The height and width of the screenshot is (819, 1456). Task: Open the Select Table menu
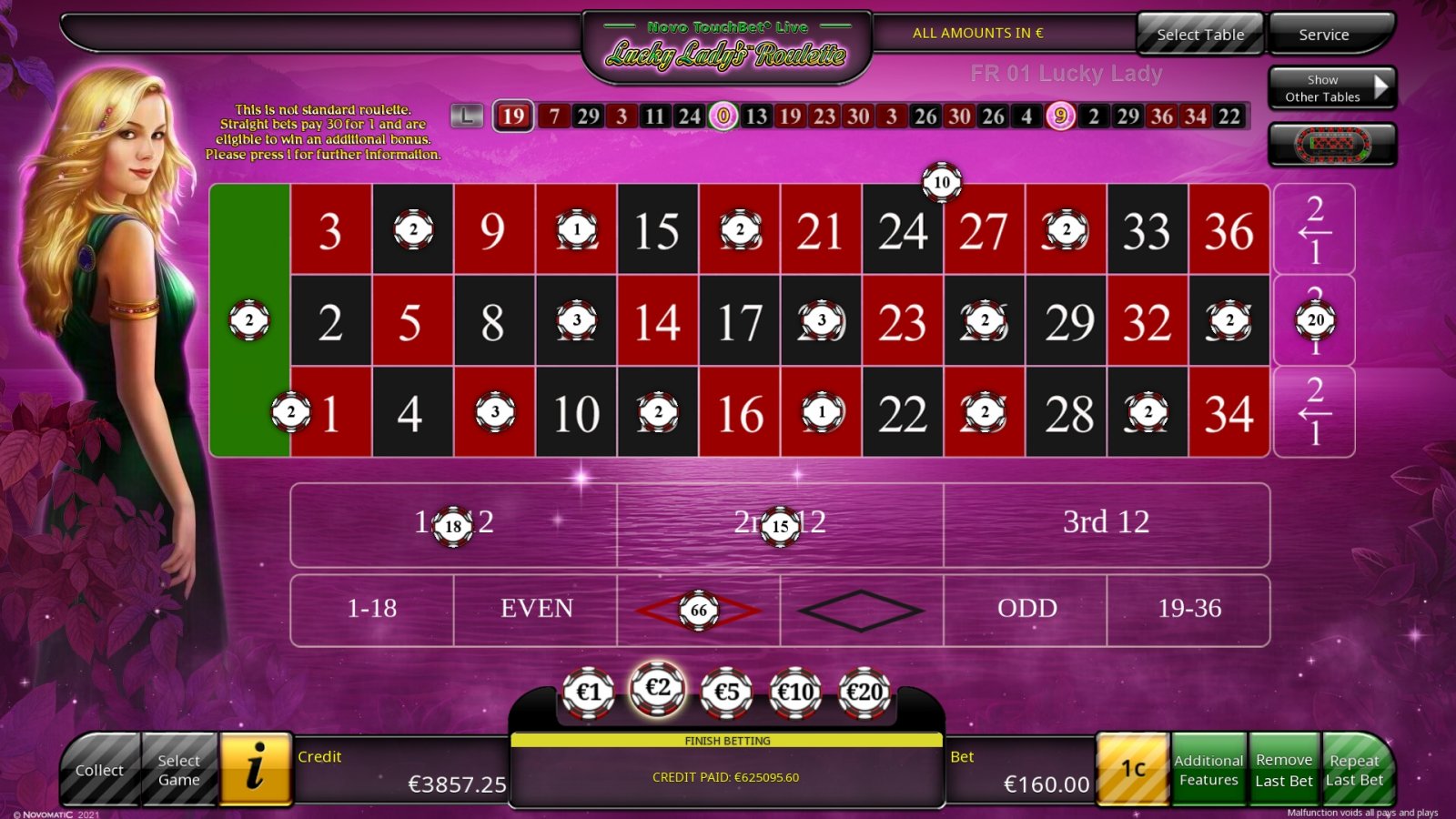pyautogui.click(x=1199, y=34)
